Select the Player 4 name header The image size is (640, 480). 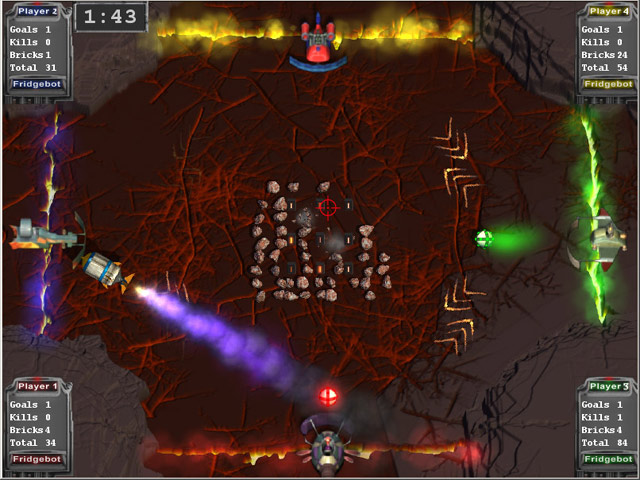pos(608,11)
